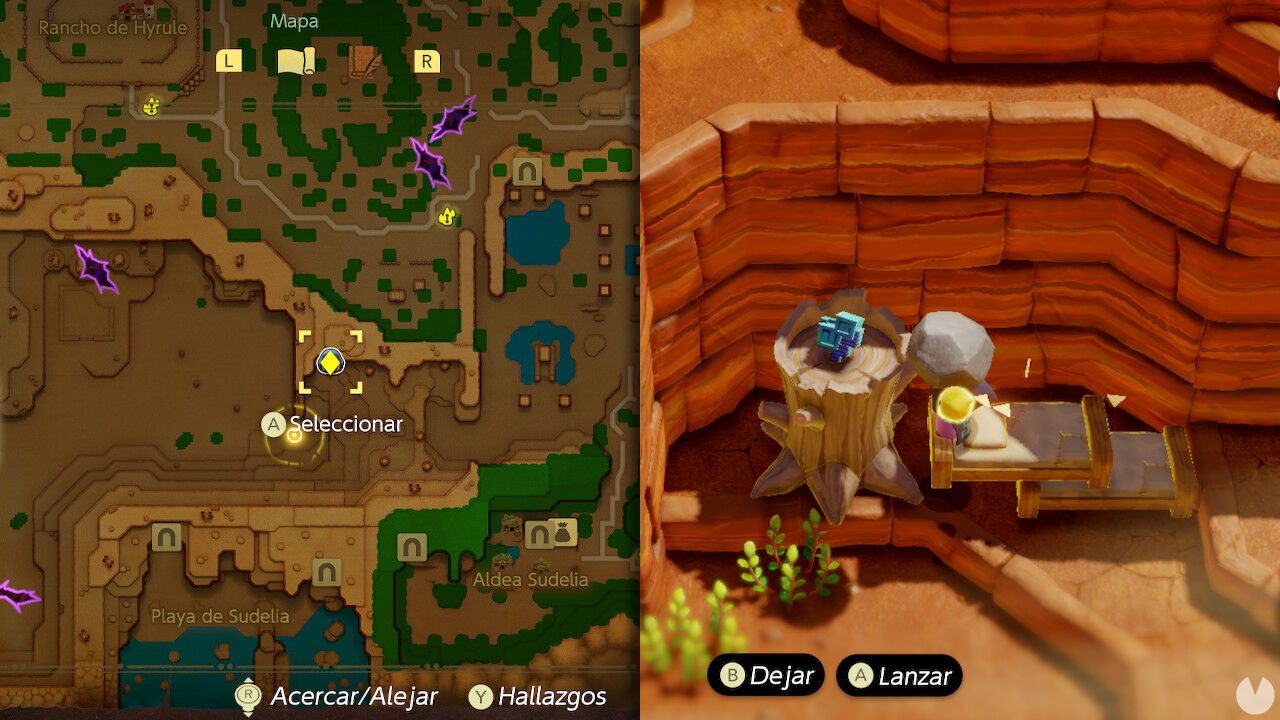This screenshot has width=1280, height=720.
Task: Open the quill journal icon beside the map
Action: [x=365, y=61]
